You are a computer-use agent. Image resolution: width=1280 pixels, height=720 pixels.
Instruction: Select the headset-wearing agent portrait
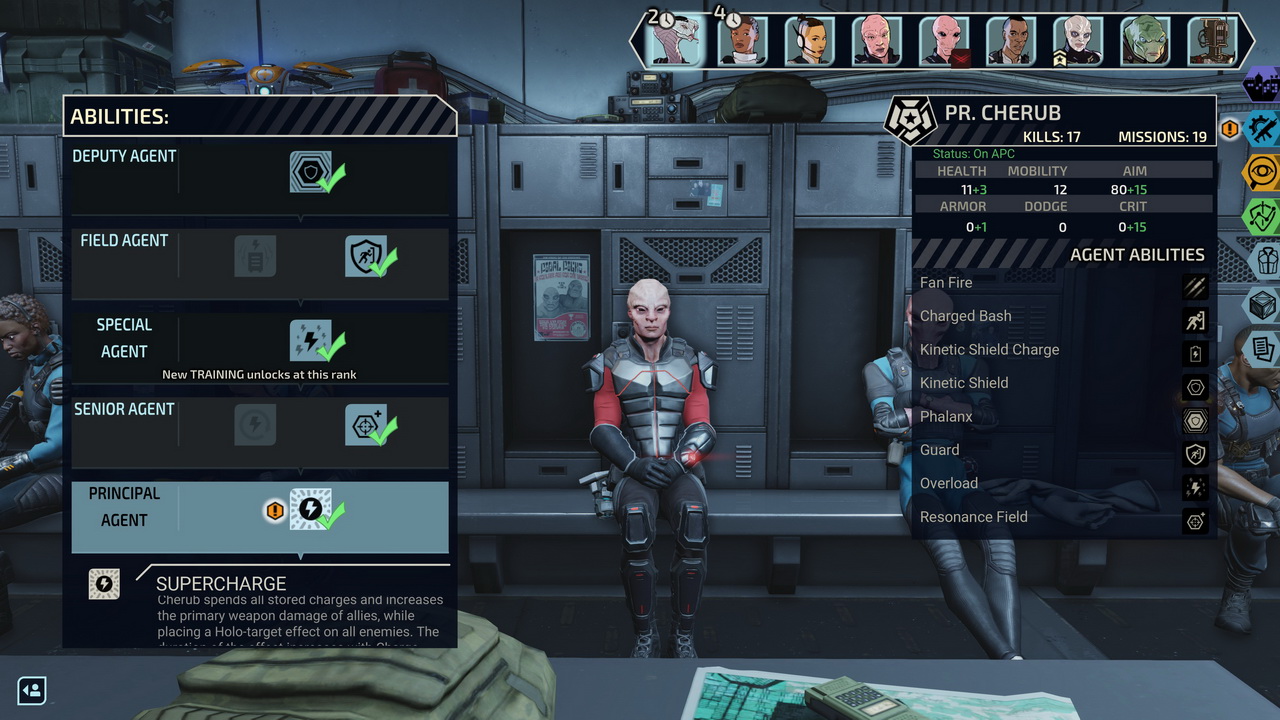coord(809,41)
